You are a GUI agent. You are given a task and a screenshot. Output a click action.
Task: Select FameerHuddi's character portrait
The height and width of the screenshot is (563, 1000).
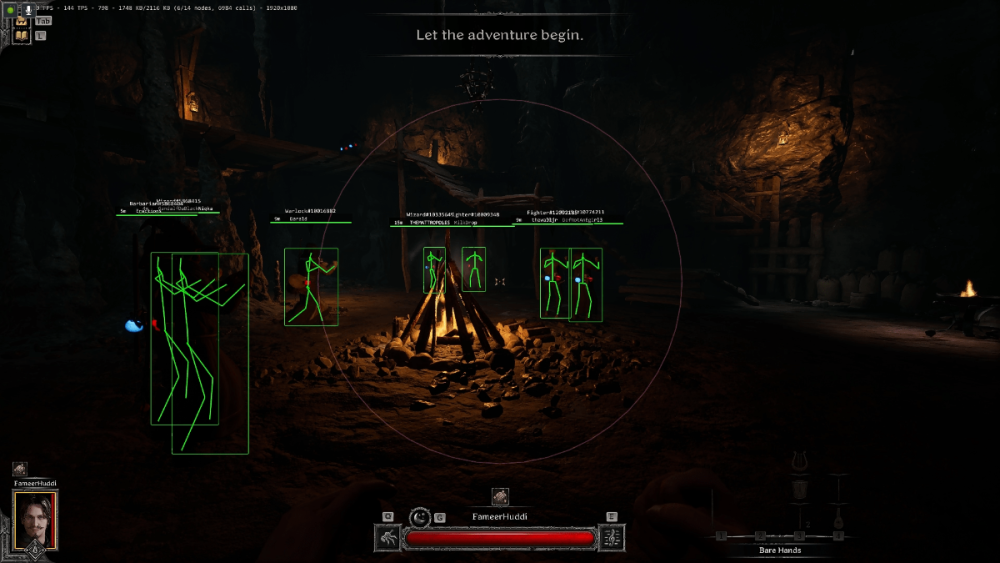click(x=35, y=519)
